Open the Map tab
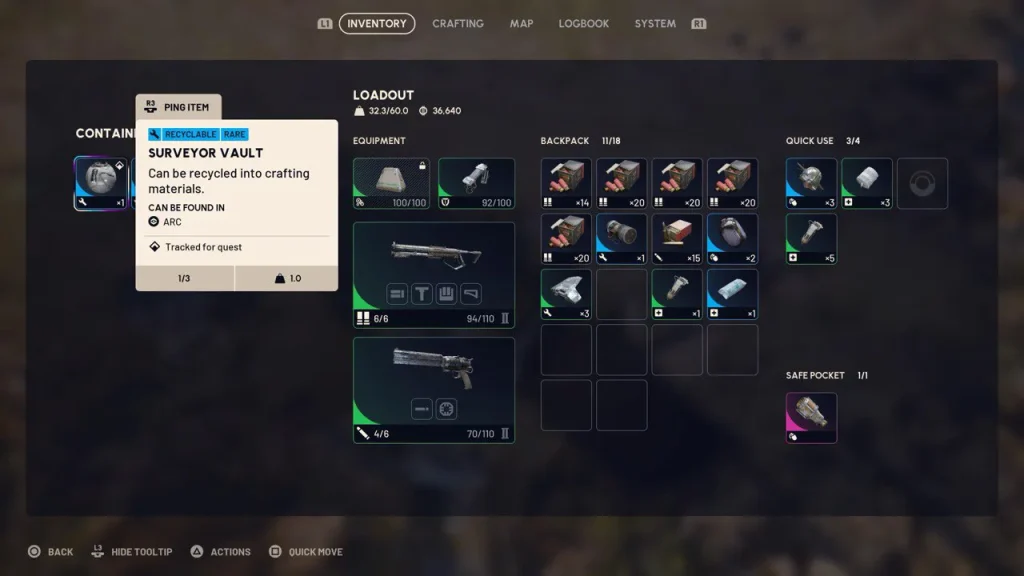 [521, 23]
